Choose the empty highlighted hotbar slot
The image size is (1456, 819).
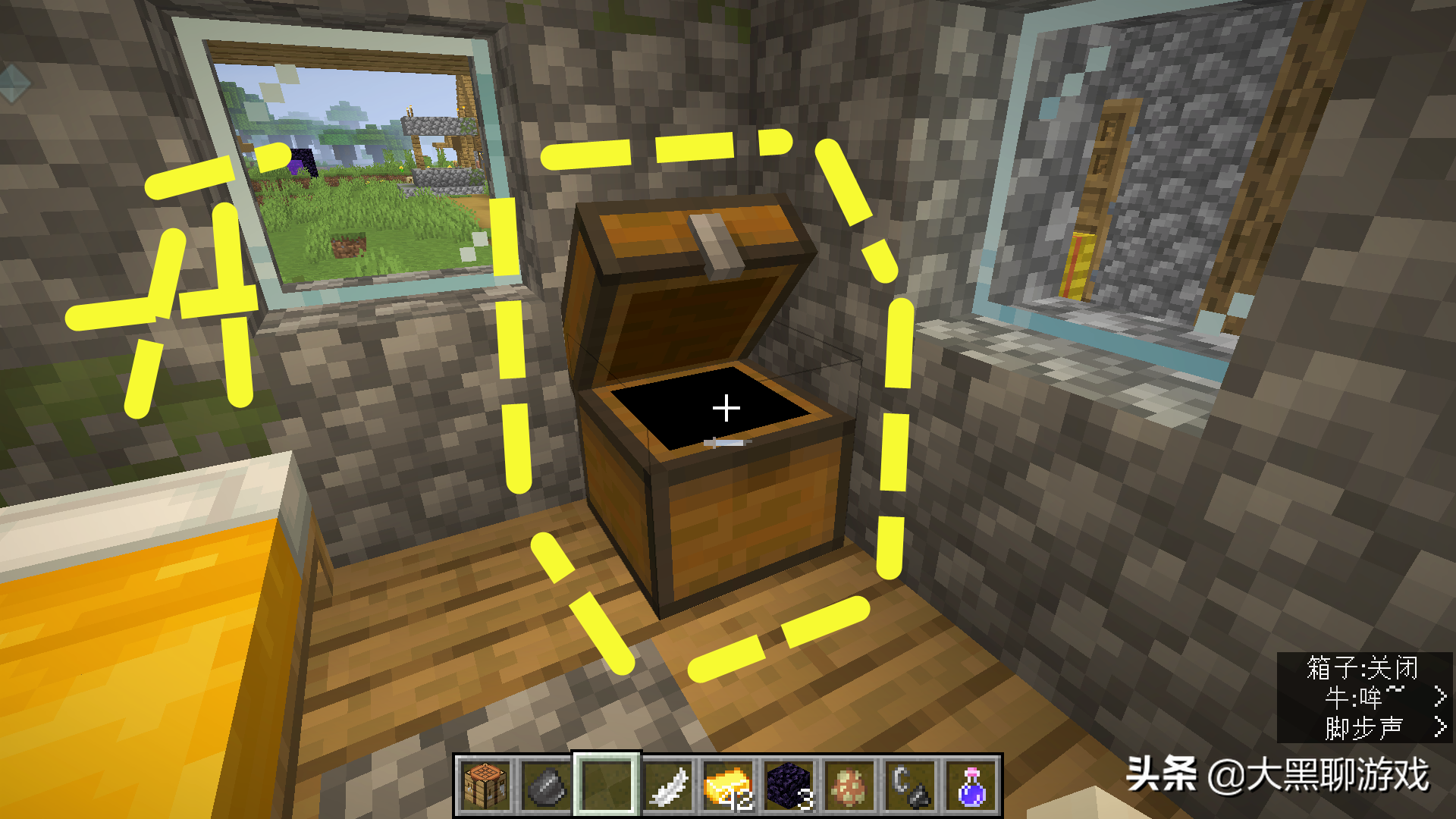(x=606, y=786)
